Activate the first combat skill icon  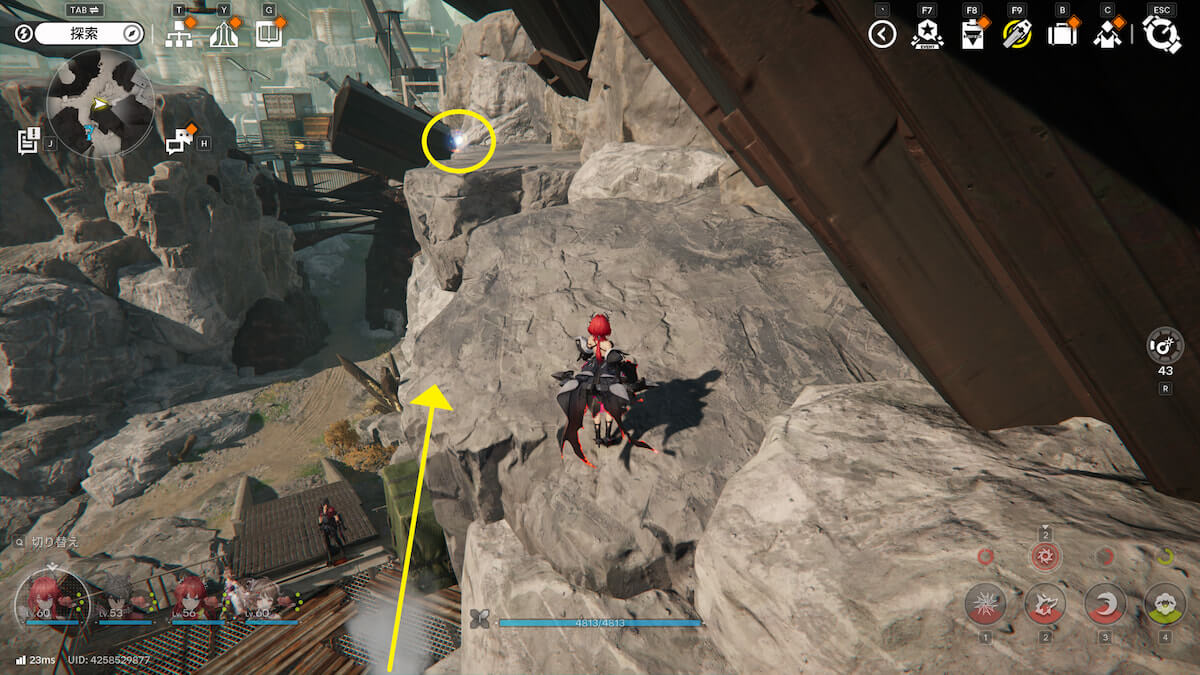point(985,603)
